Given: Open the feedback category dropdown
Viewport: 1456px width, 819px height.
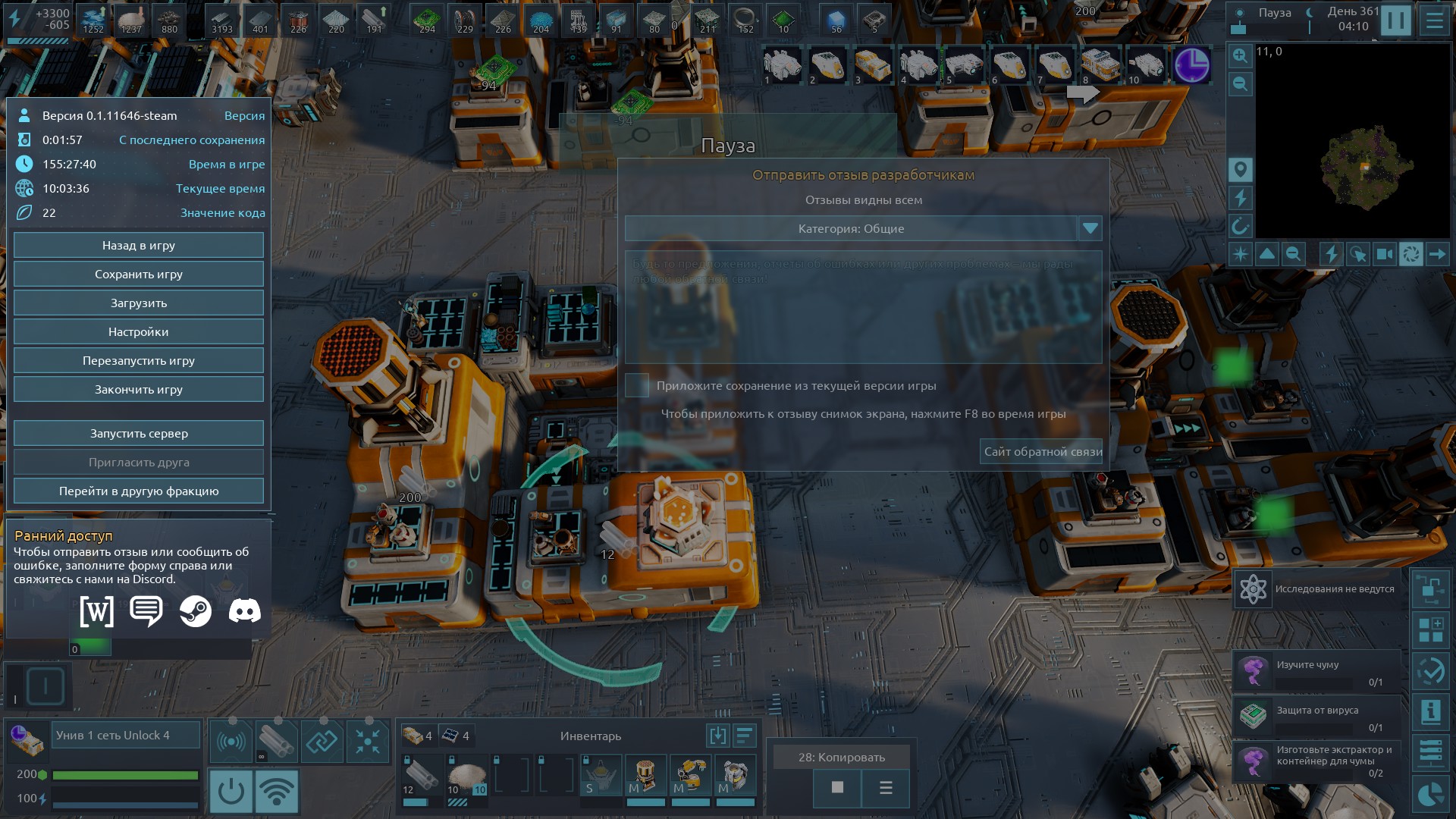Looking at the screenshot, I should (x=1090, y=228).
